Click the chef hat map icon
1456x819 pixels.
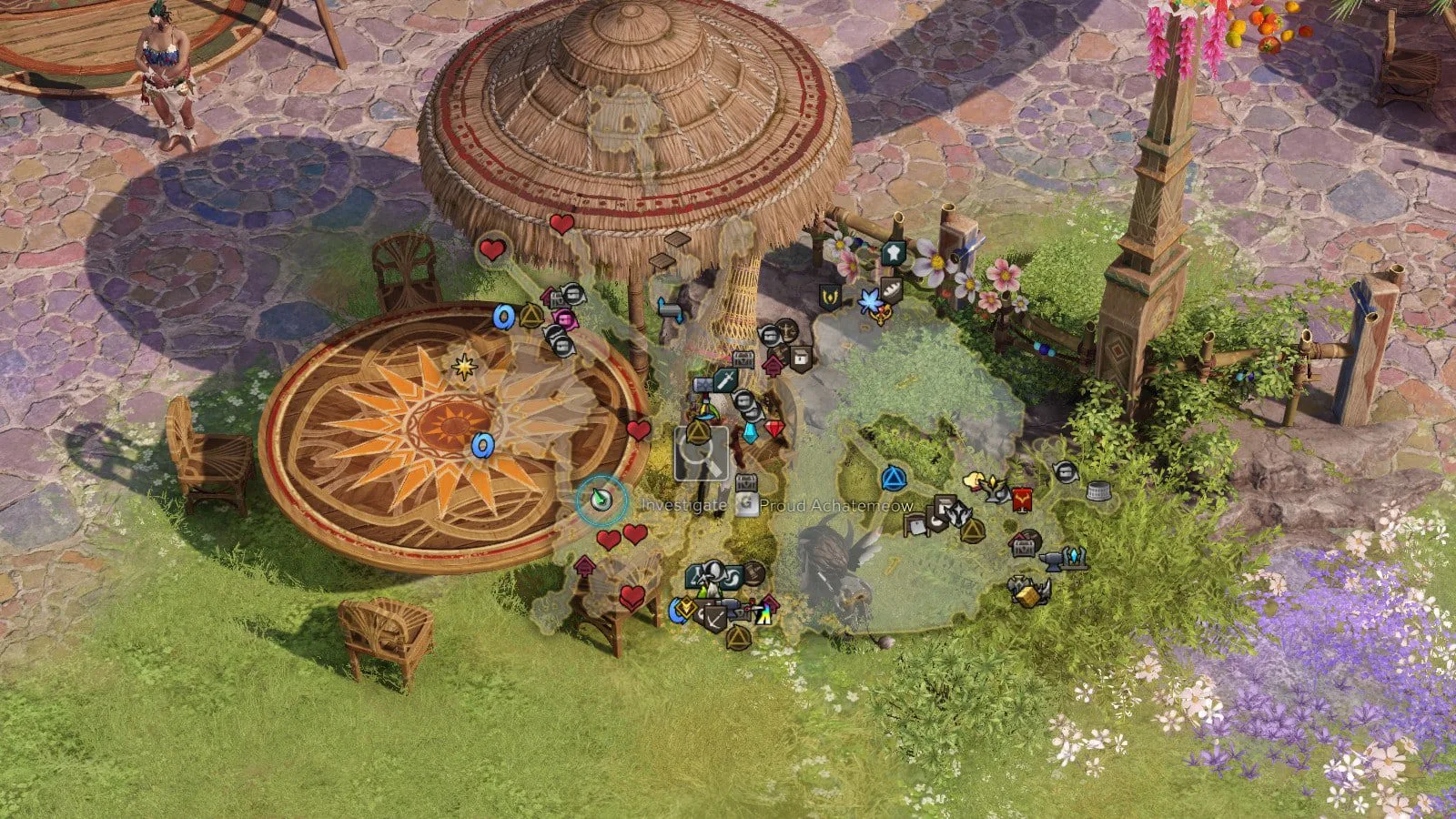[x=894, y=252]
